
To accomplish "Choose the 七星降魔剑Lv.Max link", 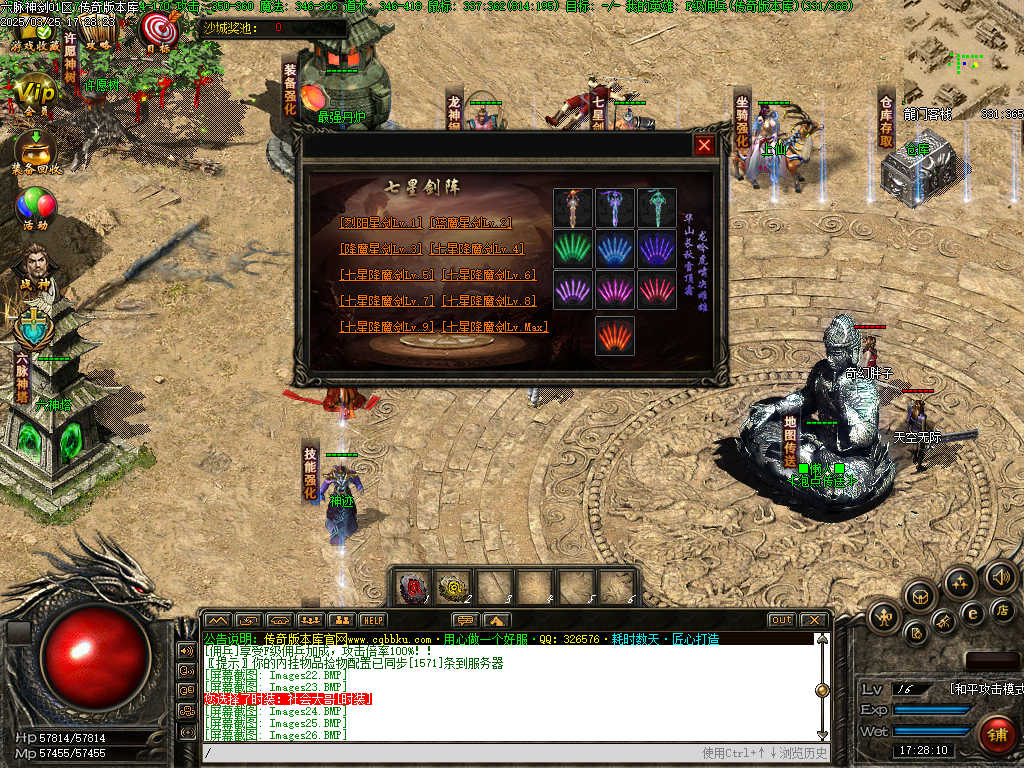I will click(x=496, y=327).
